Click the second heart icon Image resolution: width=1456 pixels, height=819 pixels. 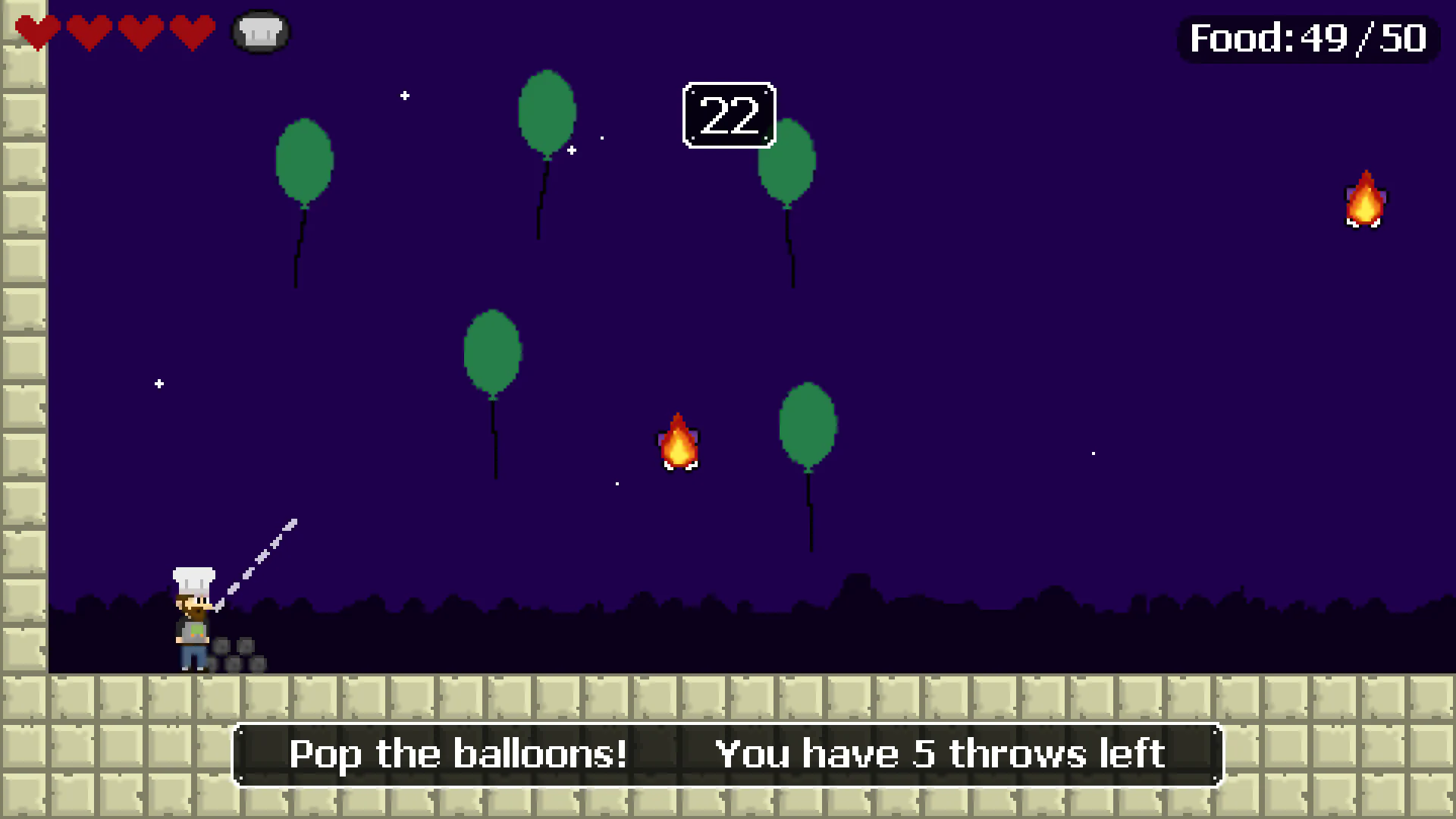[x=91, y=32]
